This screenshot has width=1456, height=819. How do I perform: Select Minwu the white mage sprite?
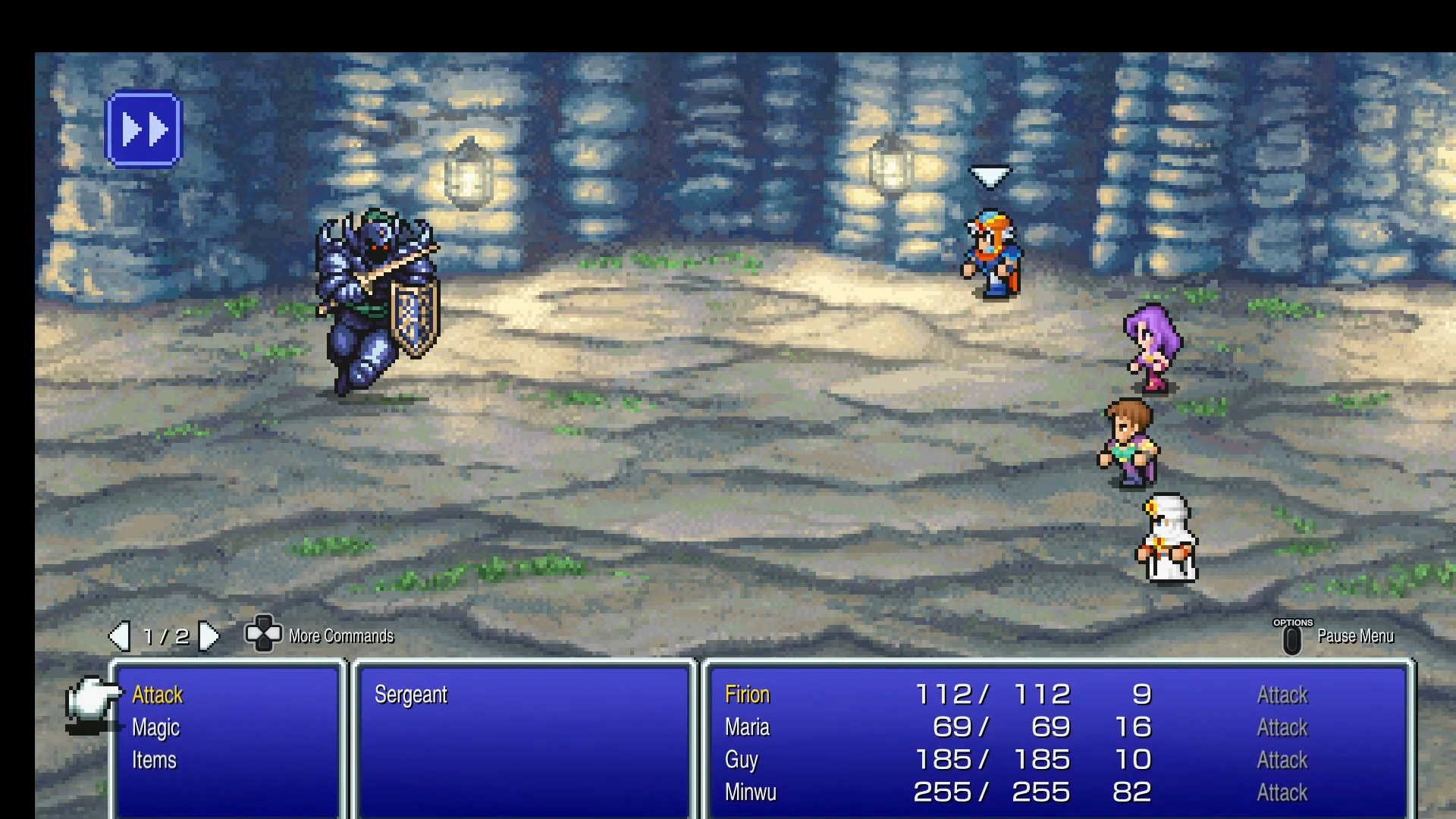[1168, 538]
